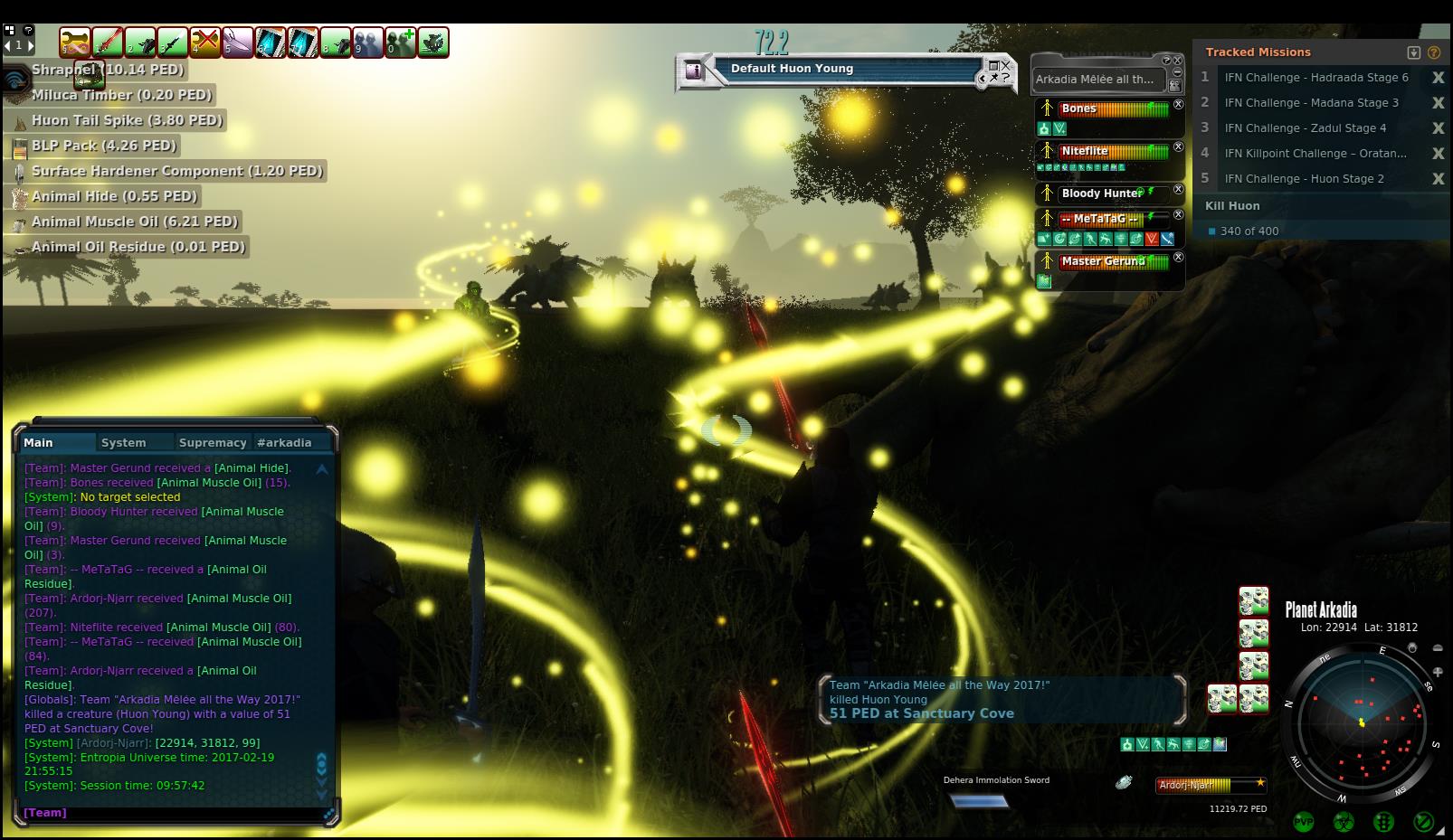Select the IFN Challenge - Madana Stage 3 mission
1453x840 pixels.
(x=1311, y=103)
